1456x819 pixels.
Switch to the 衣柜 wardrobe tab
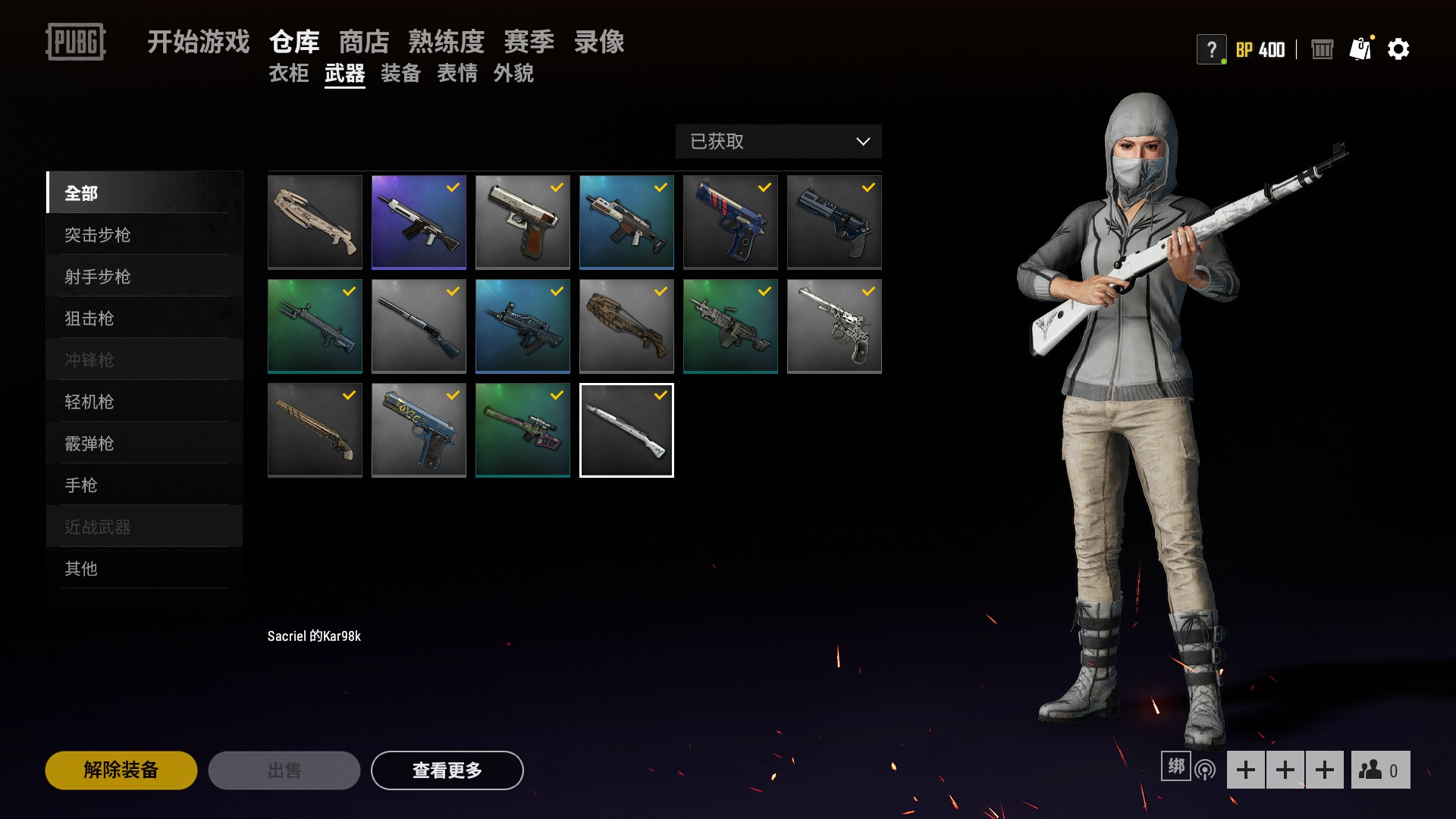click(x=289, y=74)
